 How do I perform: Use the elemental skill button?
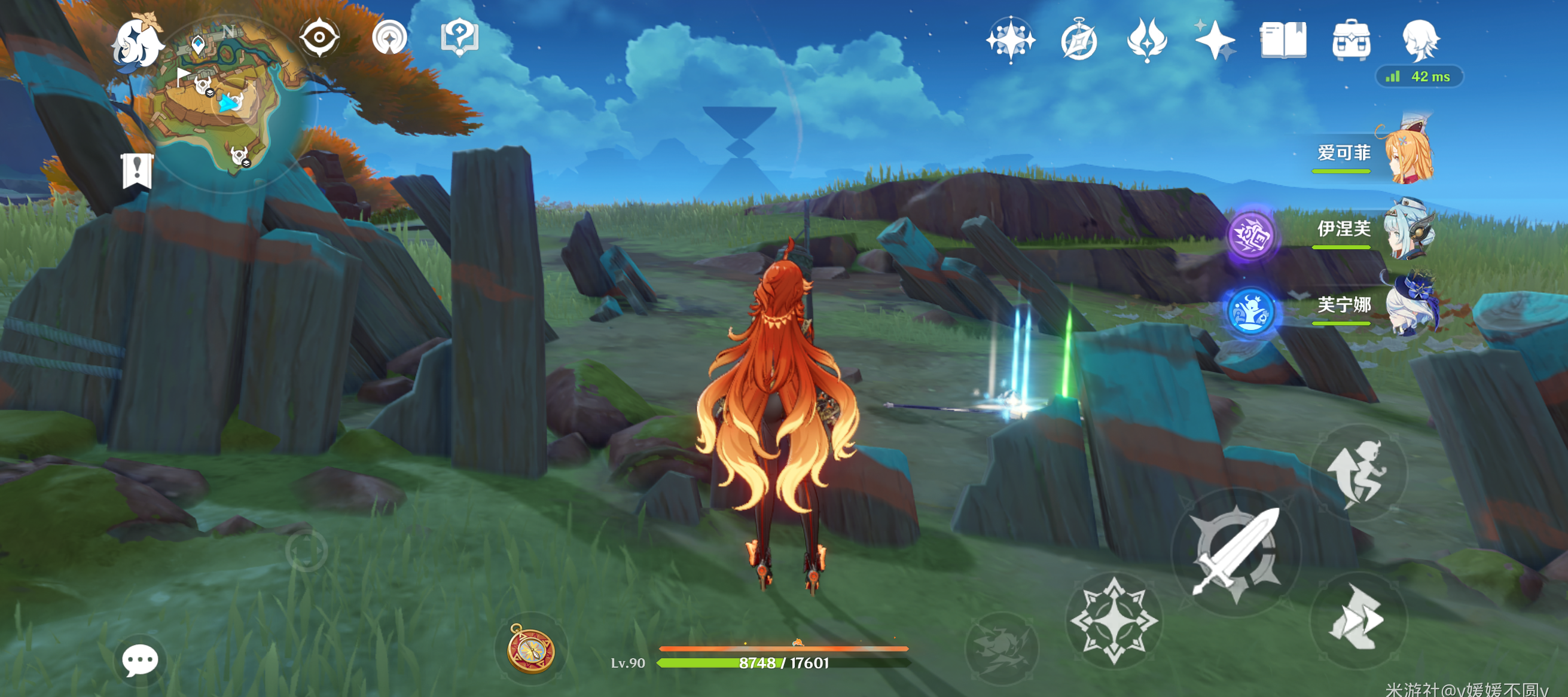pos(1114,620)
